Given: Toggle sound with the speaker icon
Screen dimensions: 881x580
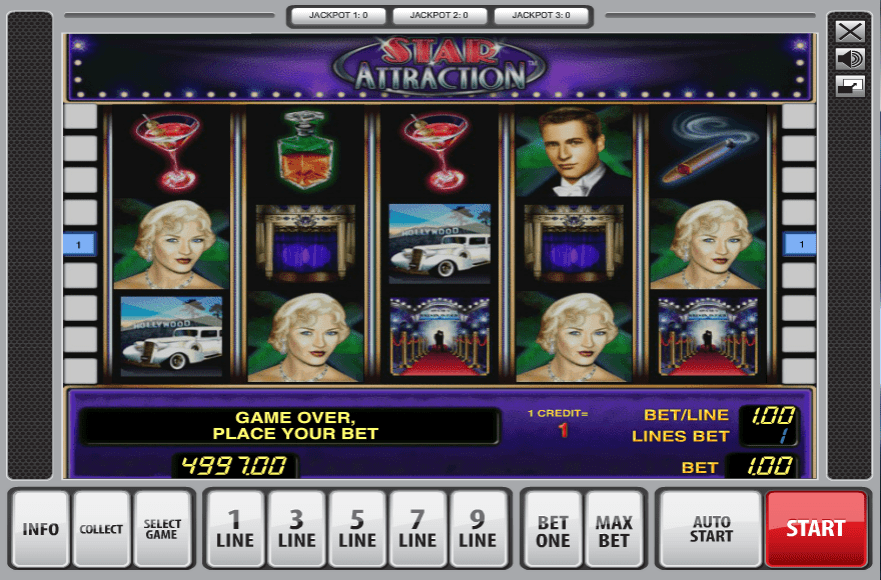Looking at the screenshot, I should tap(850, 59).
